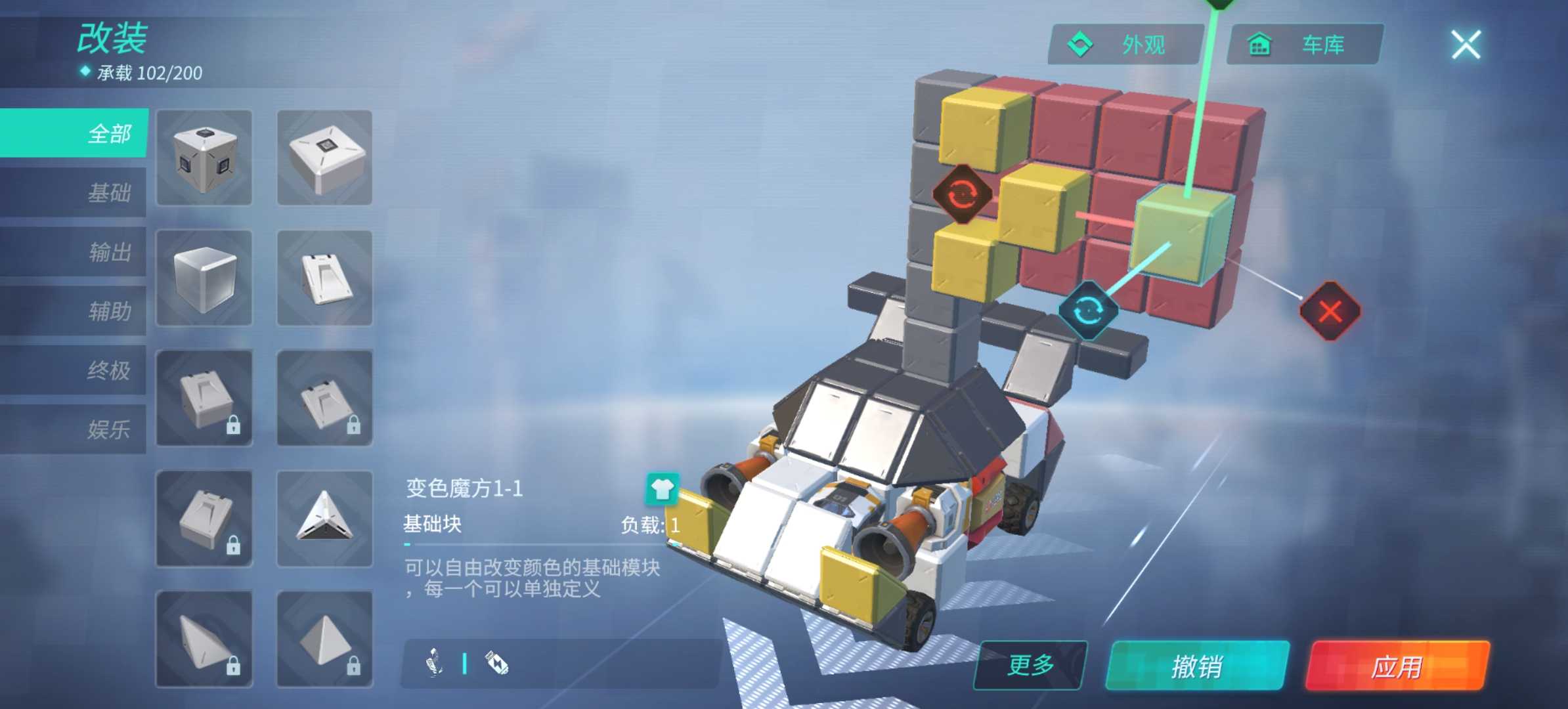Undo the change with 撤销
This screenshot has width=1568, height=709.
point(1196,666)
